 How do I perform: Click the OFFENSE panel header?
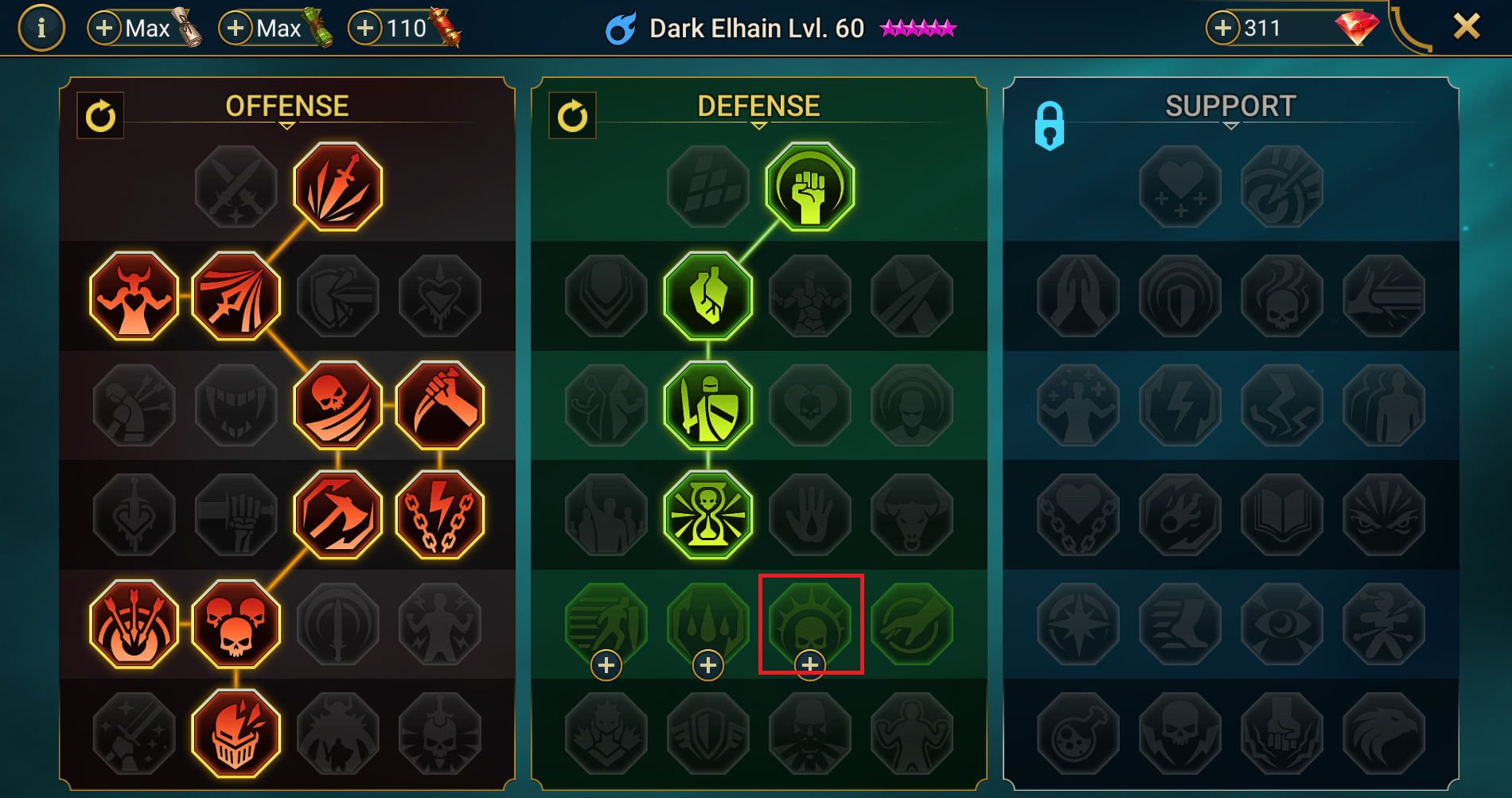click(x=286, y=104)
